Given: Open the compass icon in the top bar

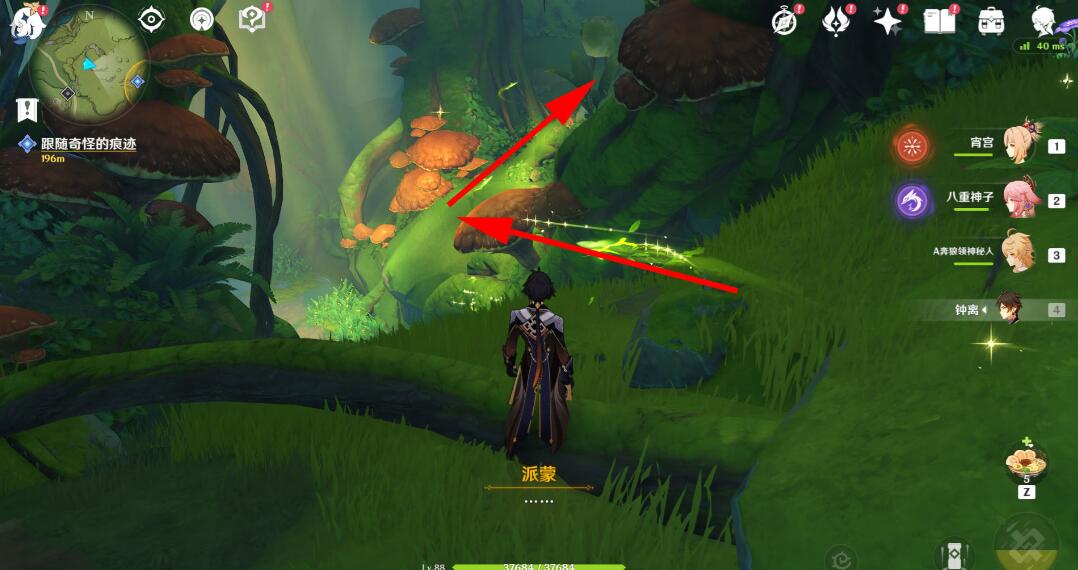Looking at the screenshot, I should [786, 21].
